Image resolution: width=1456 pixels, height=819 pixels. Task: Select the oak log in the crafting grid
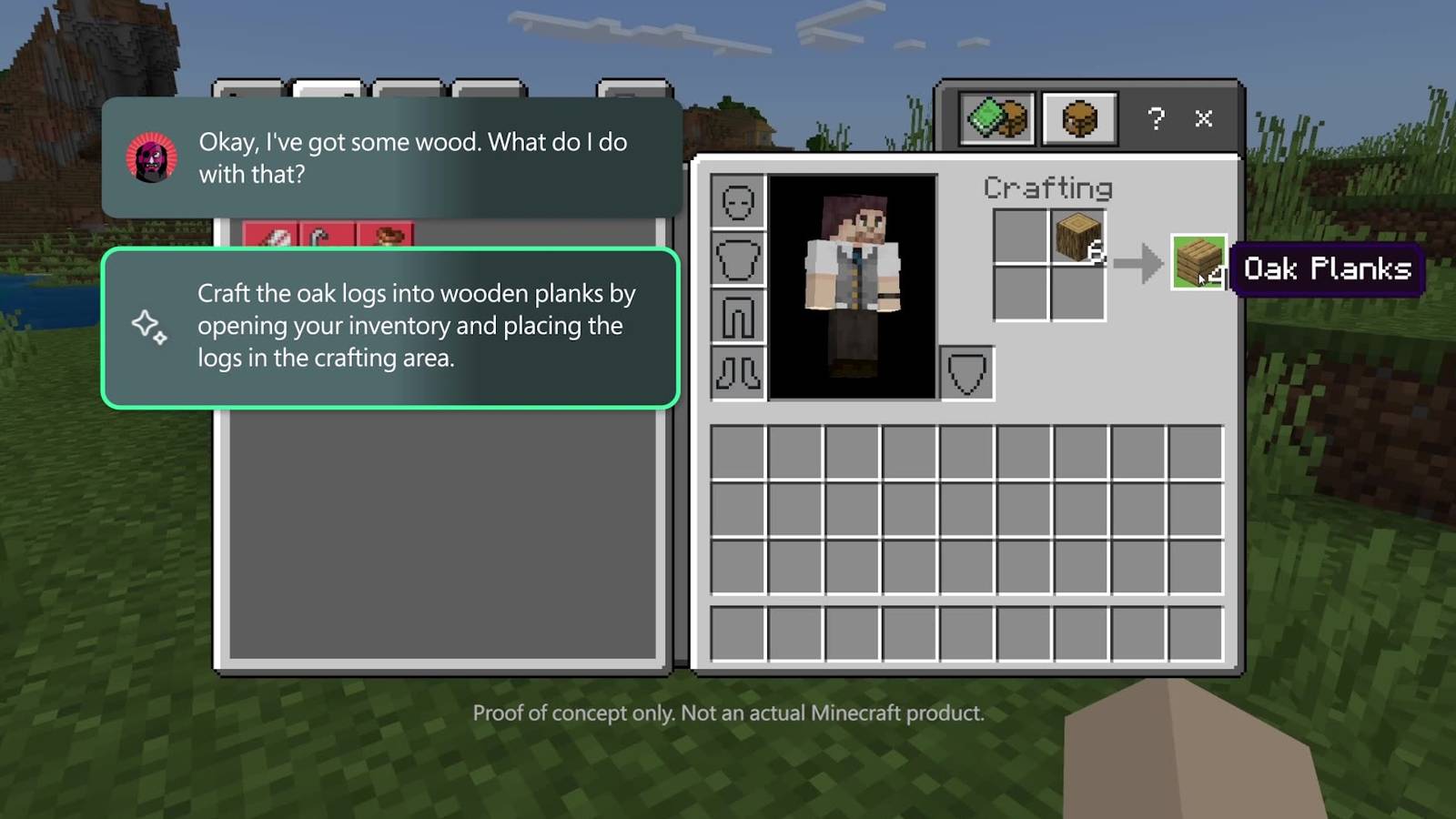pos(1077,237)
